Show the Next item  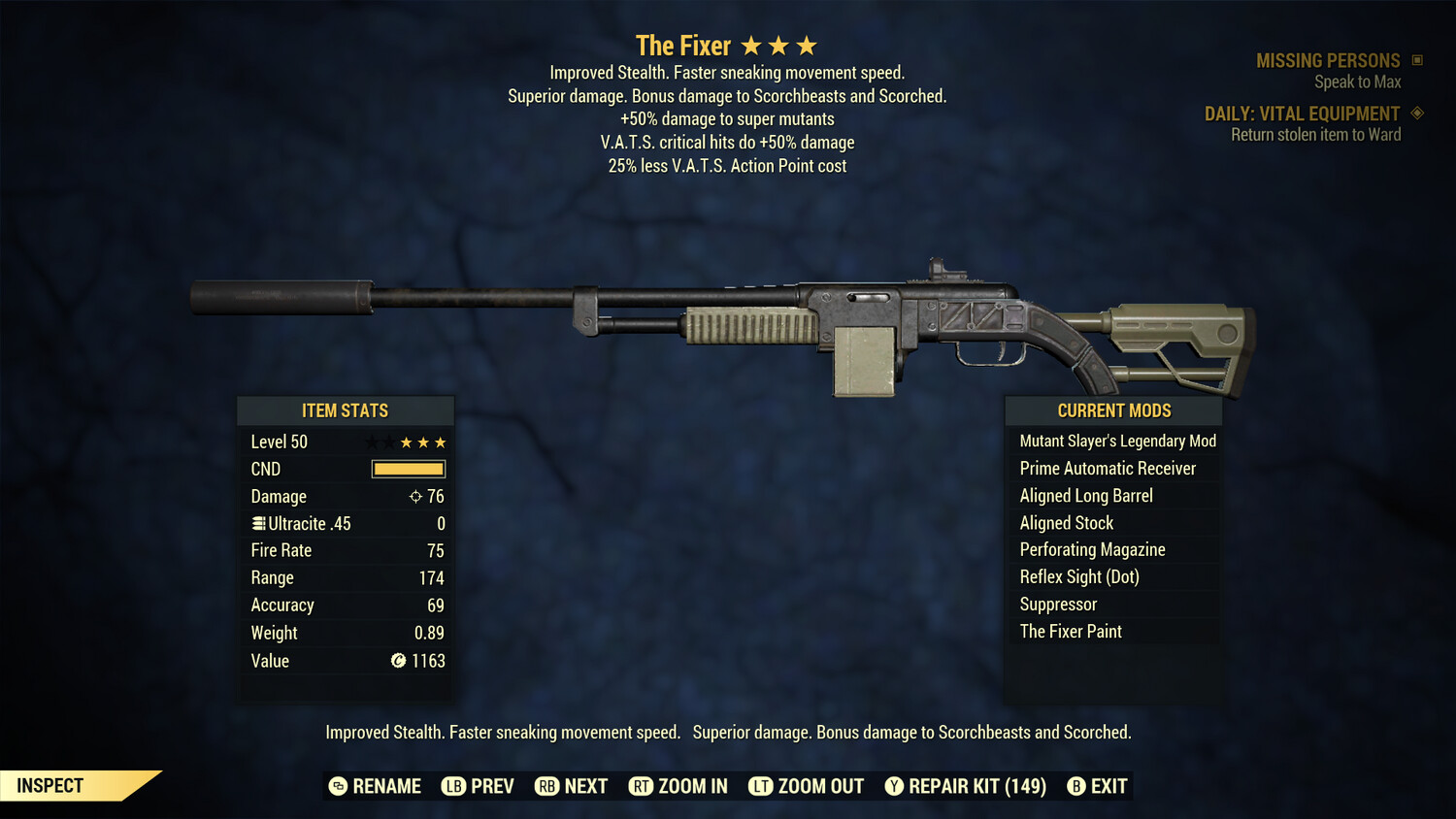[x=572, y=786]
